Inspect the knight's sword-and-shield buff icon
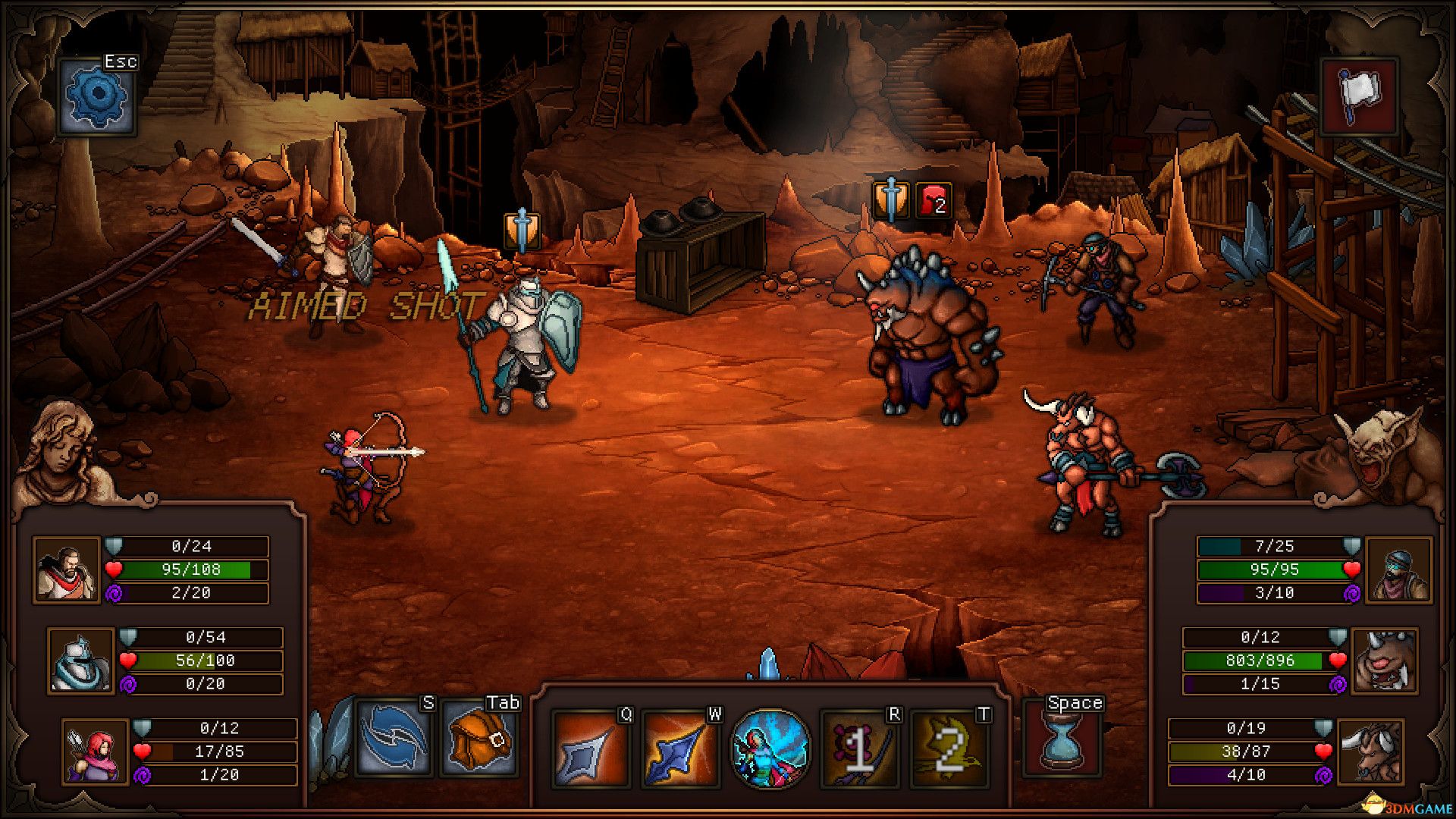The image size is (1456, 819). (522, 231)
